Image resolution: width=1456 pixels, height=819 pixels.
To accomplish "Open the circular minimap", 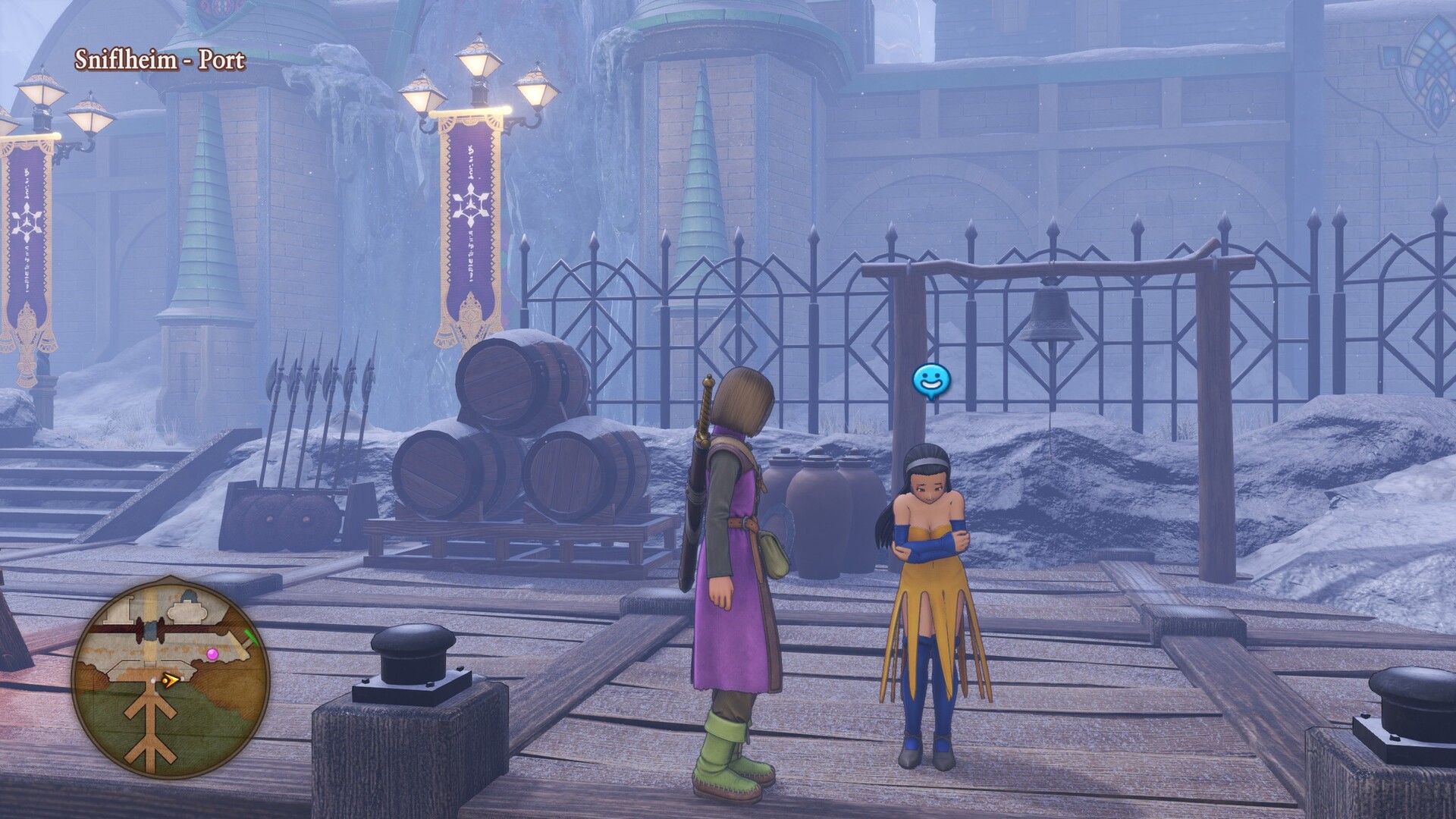I will [171, 674].
